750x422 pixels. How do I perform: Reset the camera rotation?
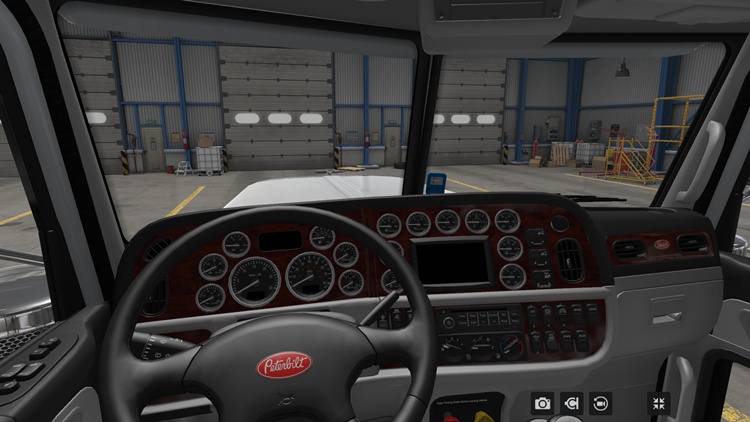pos(600,403)
